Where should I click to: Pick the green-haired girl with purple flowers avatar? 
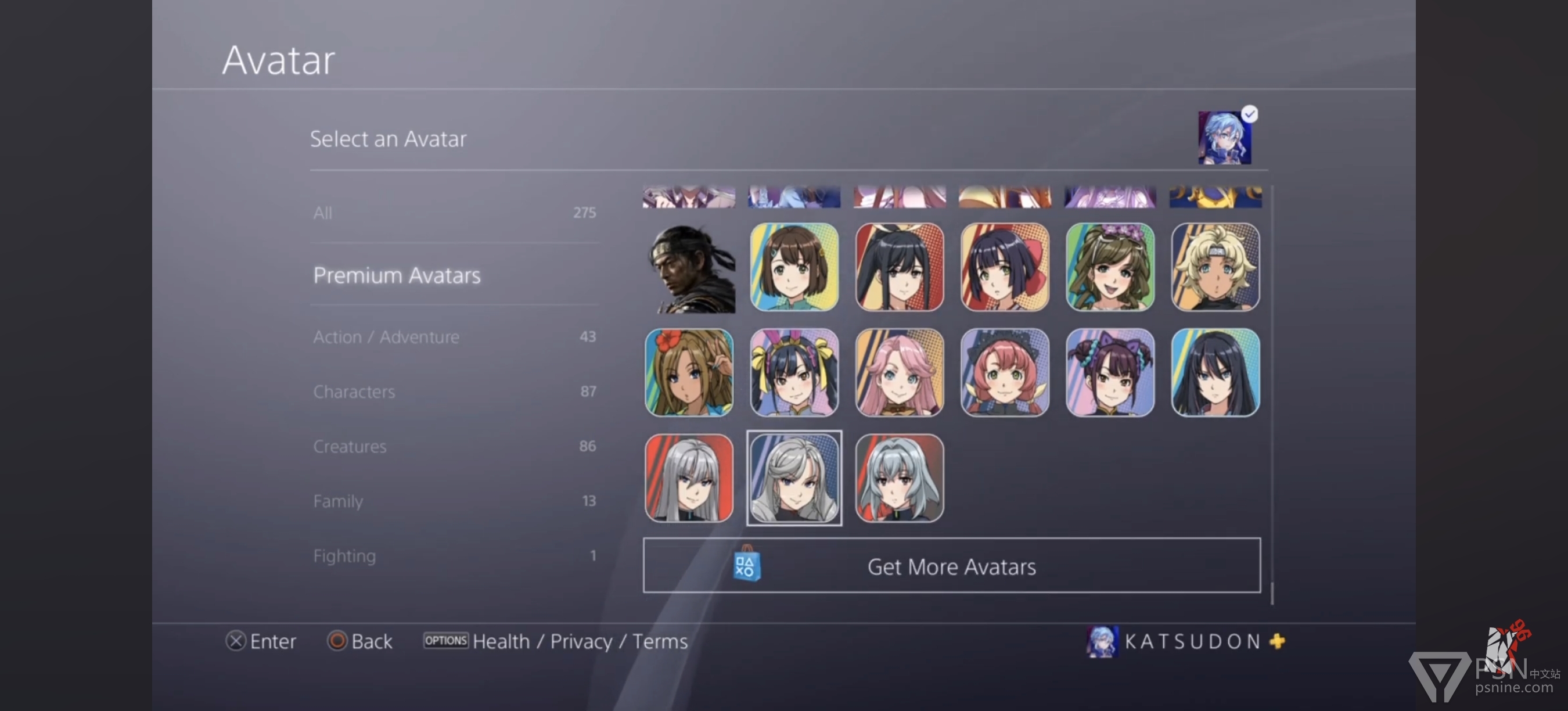pos(1110,268)
